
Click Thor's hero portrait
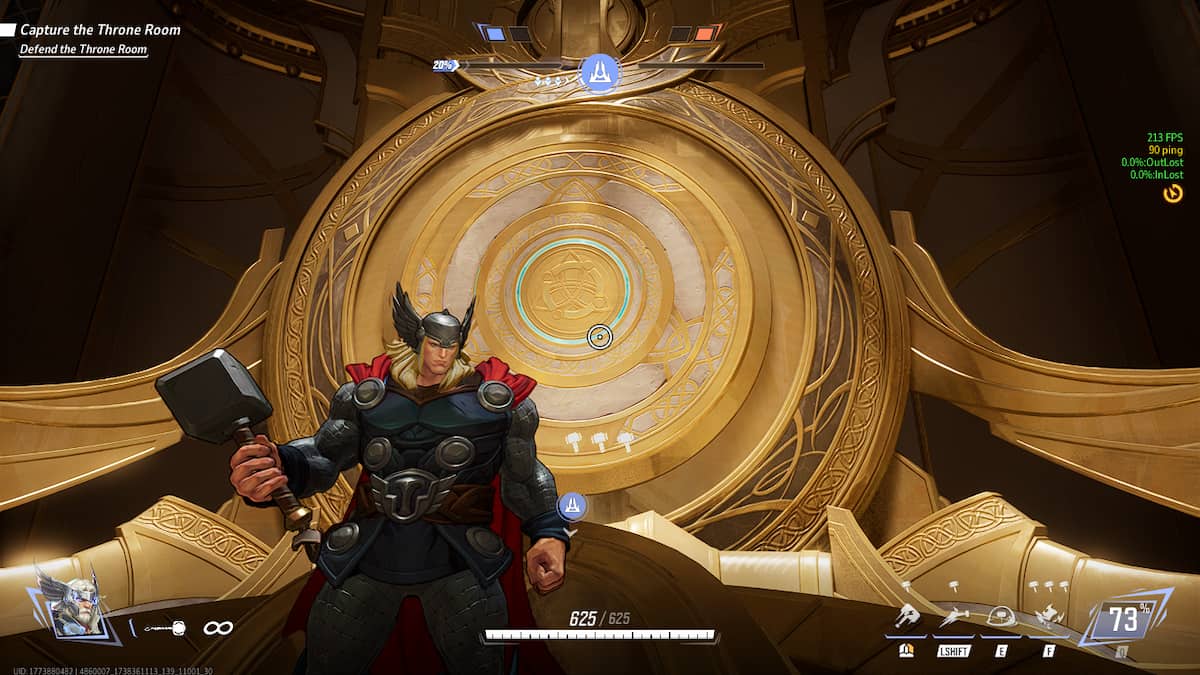[x=68, y=606]
